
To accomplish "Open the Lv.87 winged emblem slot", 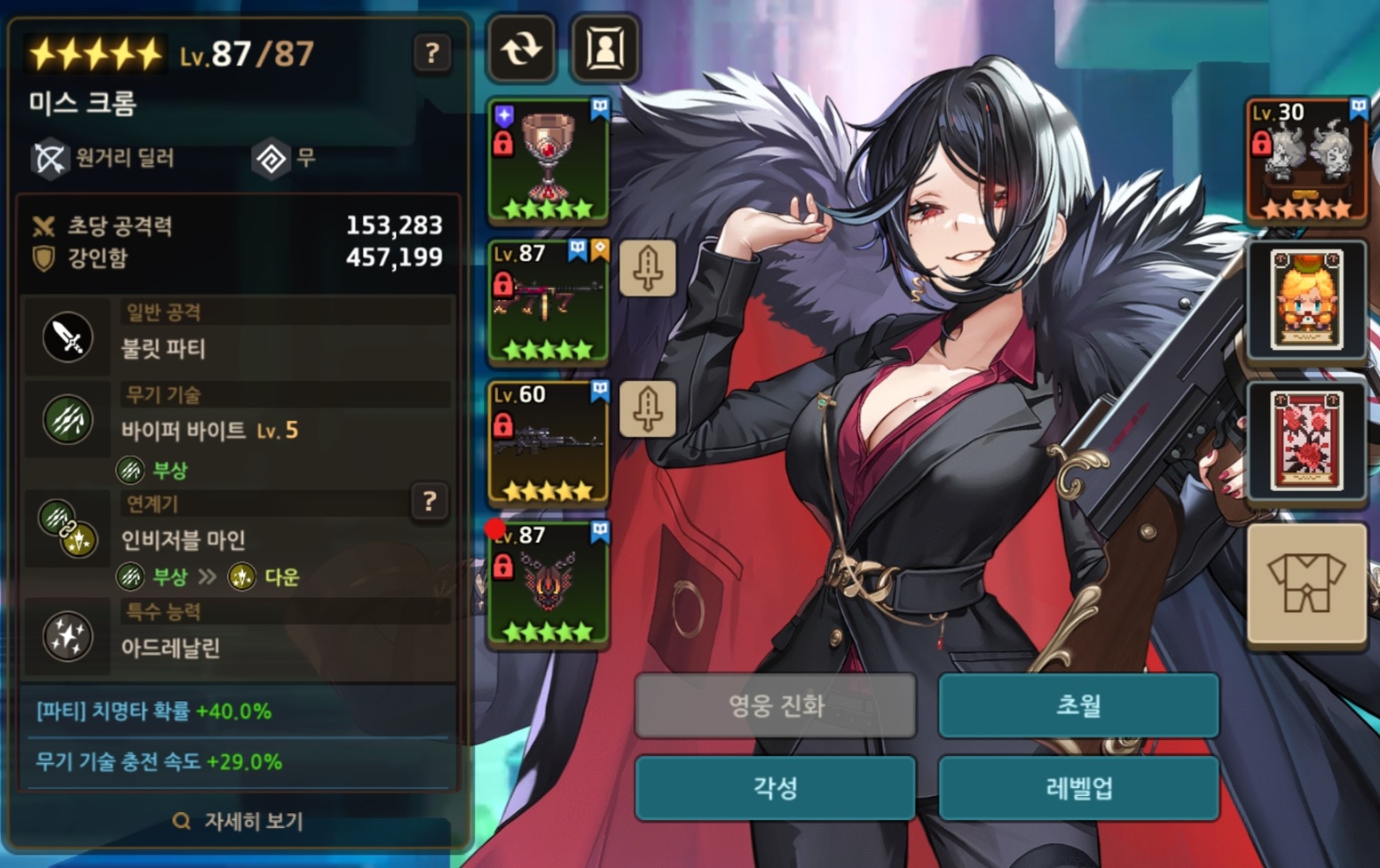I will click(548, 584).
